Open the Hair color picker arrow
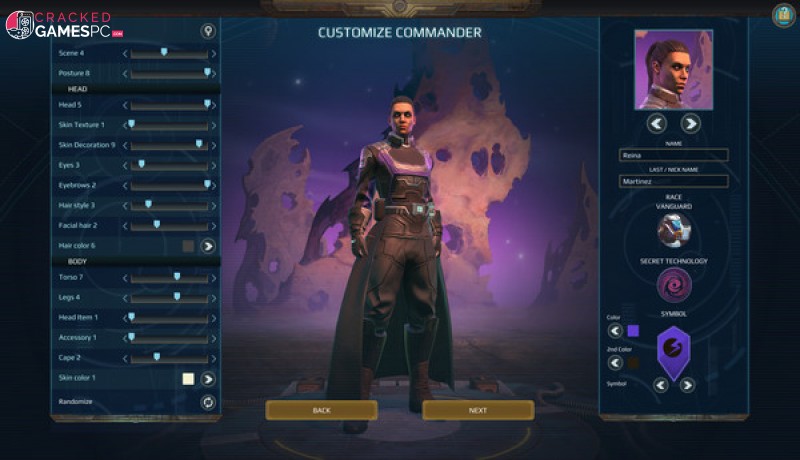Image resolution: width=800 pixels, height=460 pixels. (208, 245)
